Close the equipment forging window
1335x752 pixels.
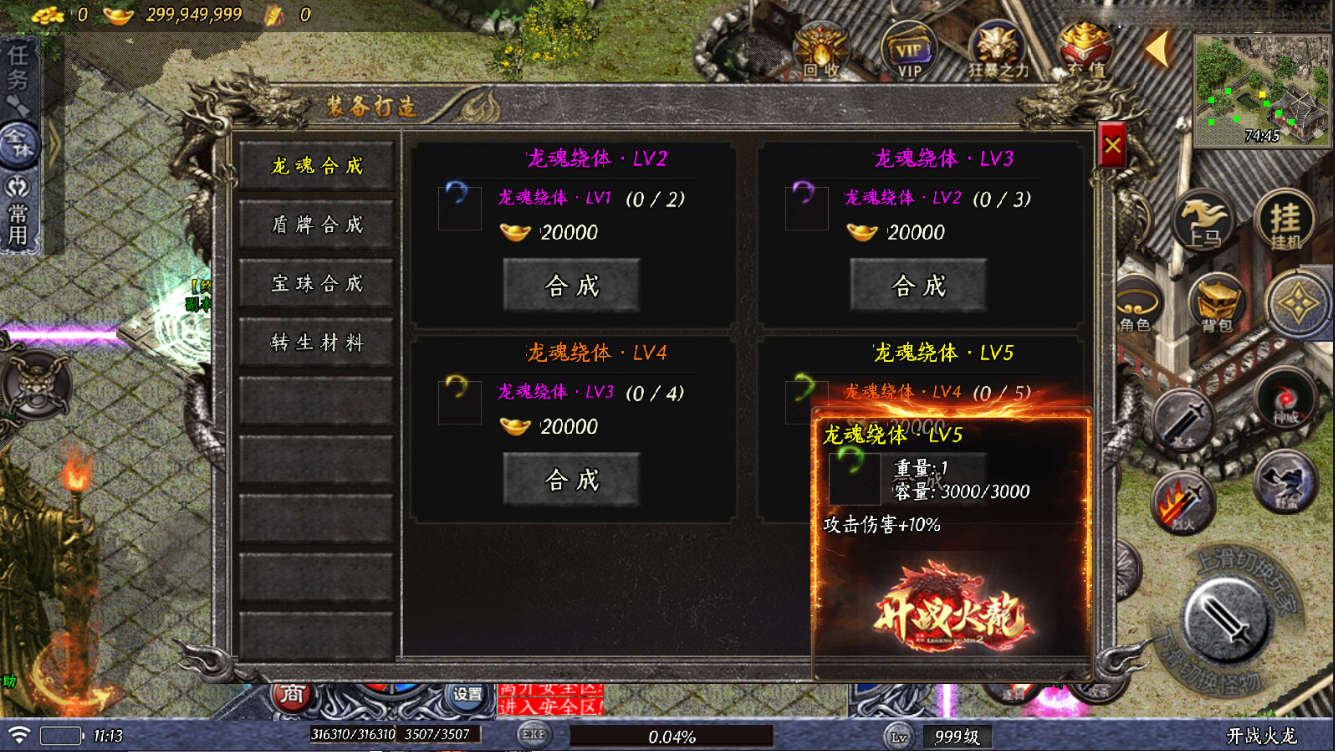coord(1112,146)
